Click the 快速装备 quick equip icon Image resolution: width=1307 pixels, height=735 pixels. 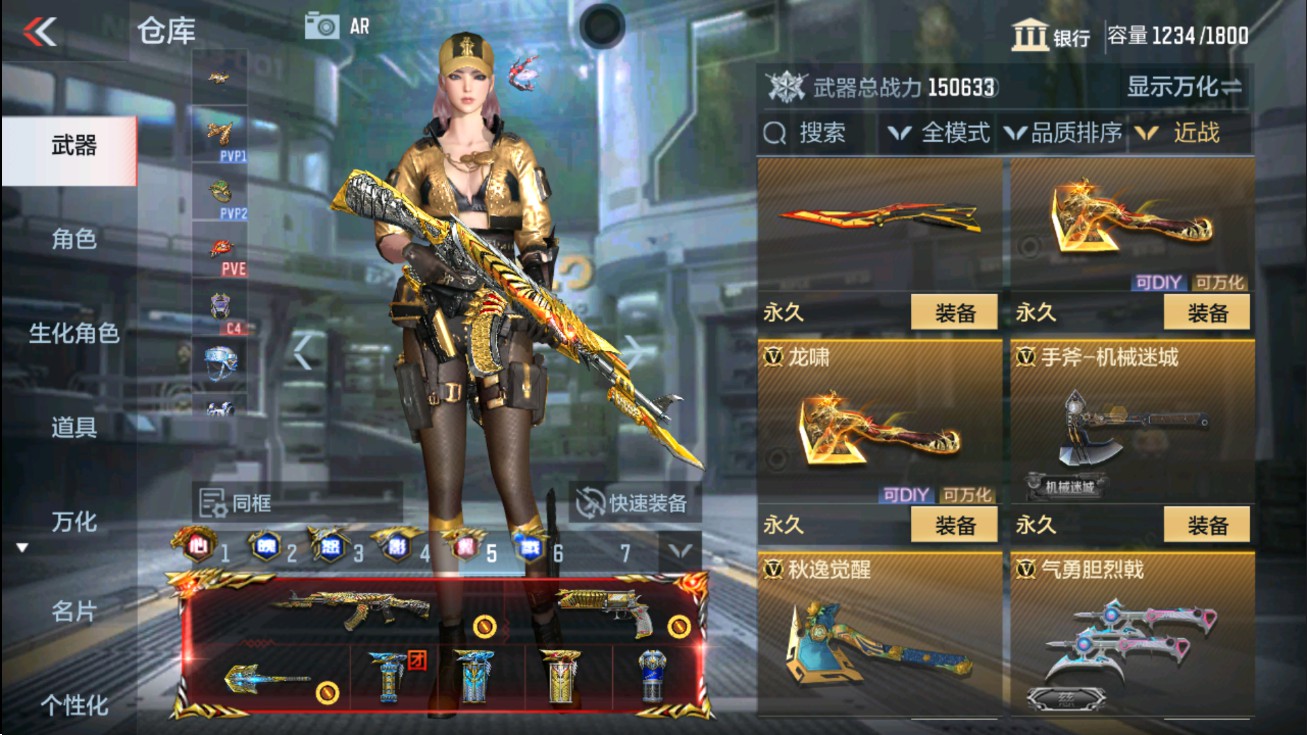(x=588, y=500)
